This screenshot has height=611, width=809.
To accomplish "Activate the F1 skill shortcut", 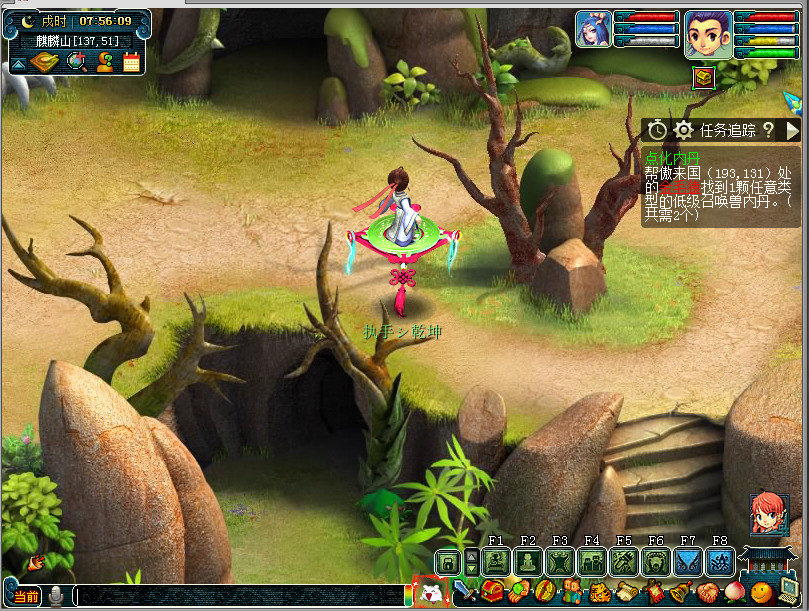I will [496, 562].
